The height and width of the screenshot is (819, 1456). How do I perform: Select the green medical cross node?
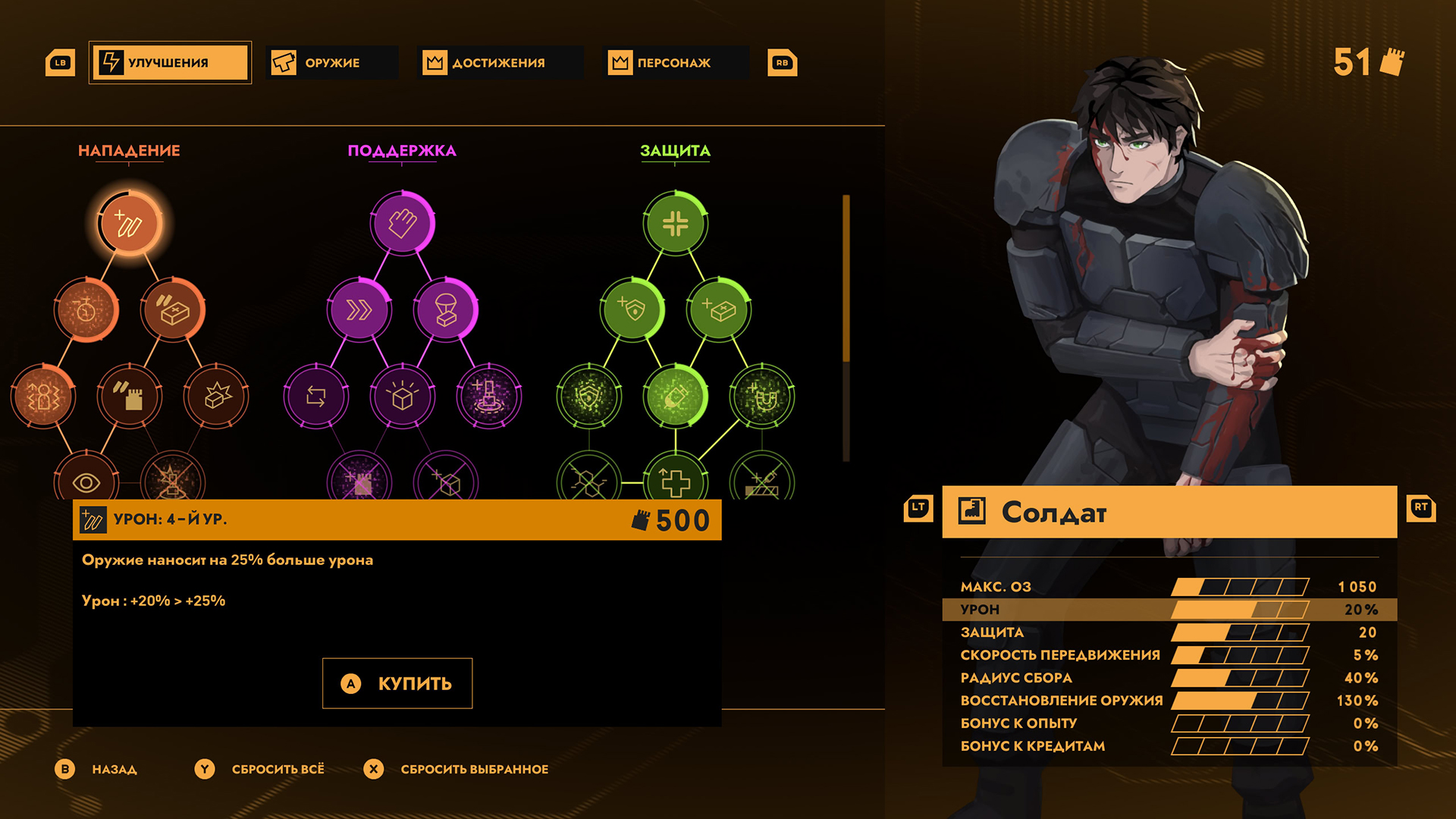tap(675, 482)
